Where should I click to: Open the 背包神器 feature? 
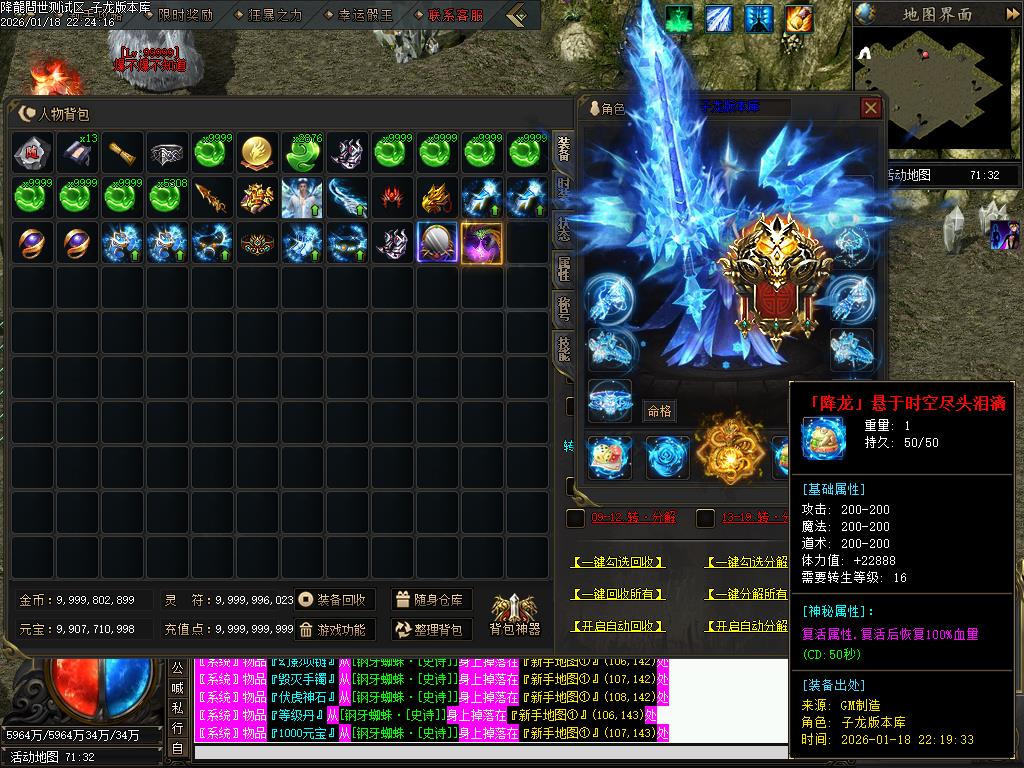pyautogui.click(x=514, y=613)
